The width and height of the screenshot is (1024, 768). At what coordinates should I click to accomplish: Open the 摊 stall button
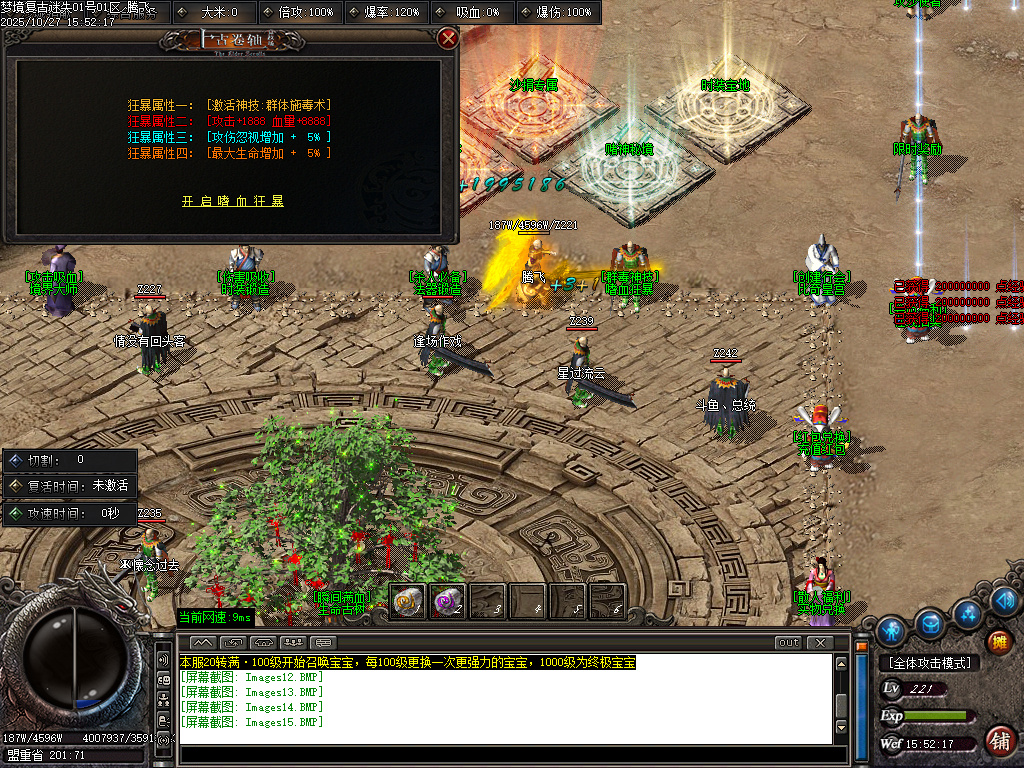(x=998, y=641)
